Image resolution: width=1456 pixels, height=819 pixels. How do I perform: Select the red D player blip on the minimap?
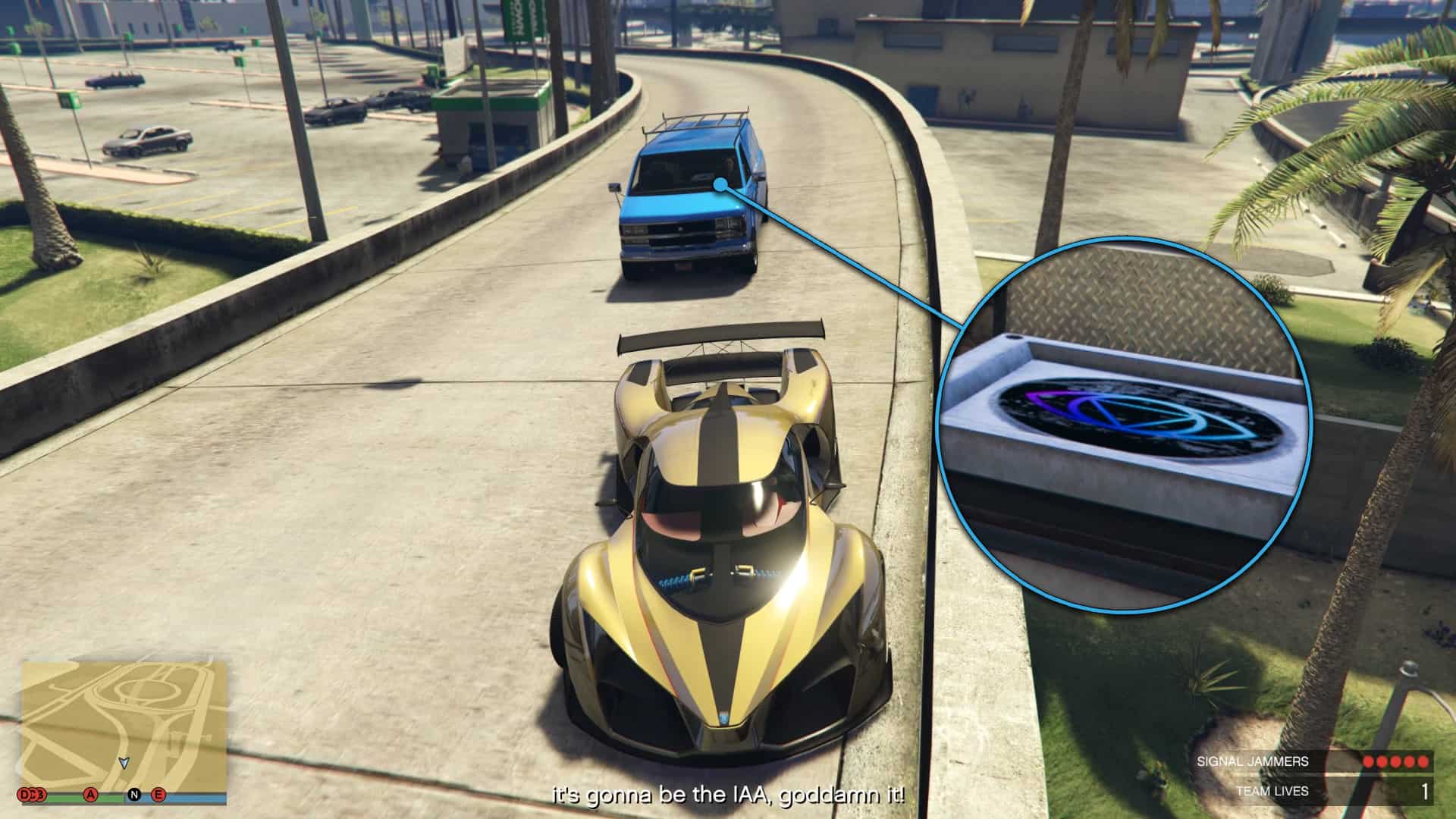click(23, 794)
